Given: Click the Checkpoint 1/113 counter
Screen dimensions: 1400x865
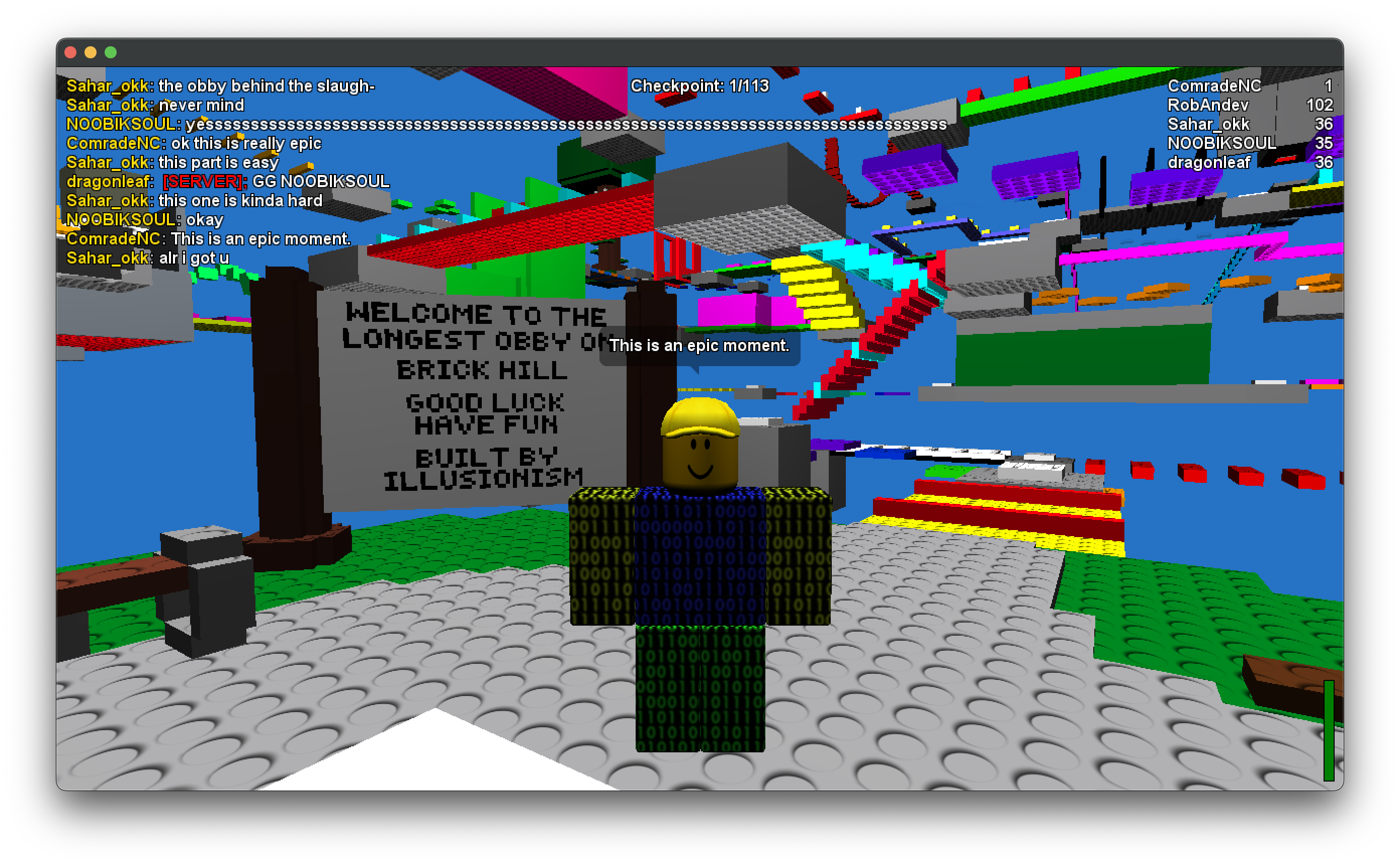Looking at the screenshot, I should tap(700, 86).
